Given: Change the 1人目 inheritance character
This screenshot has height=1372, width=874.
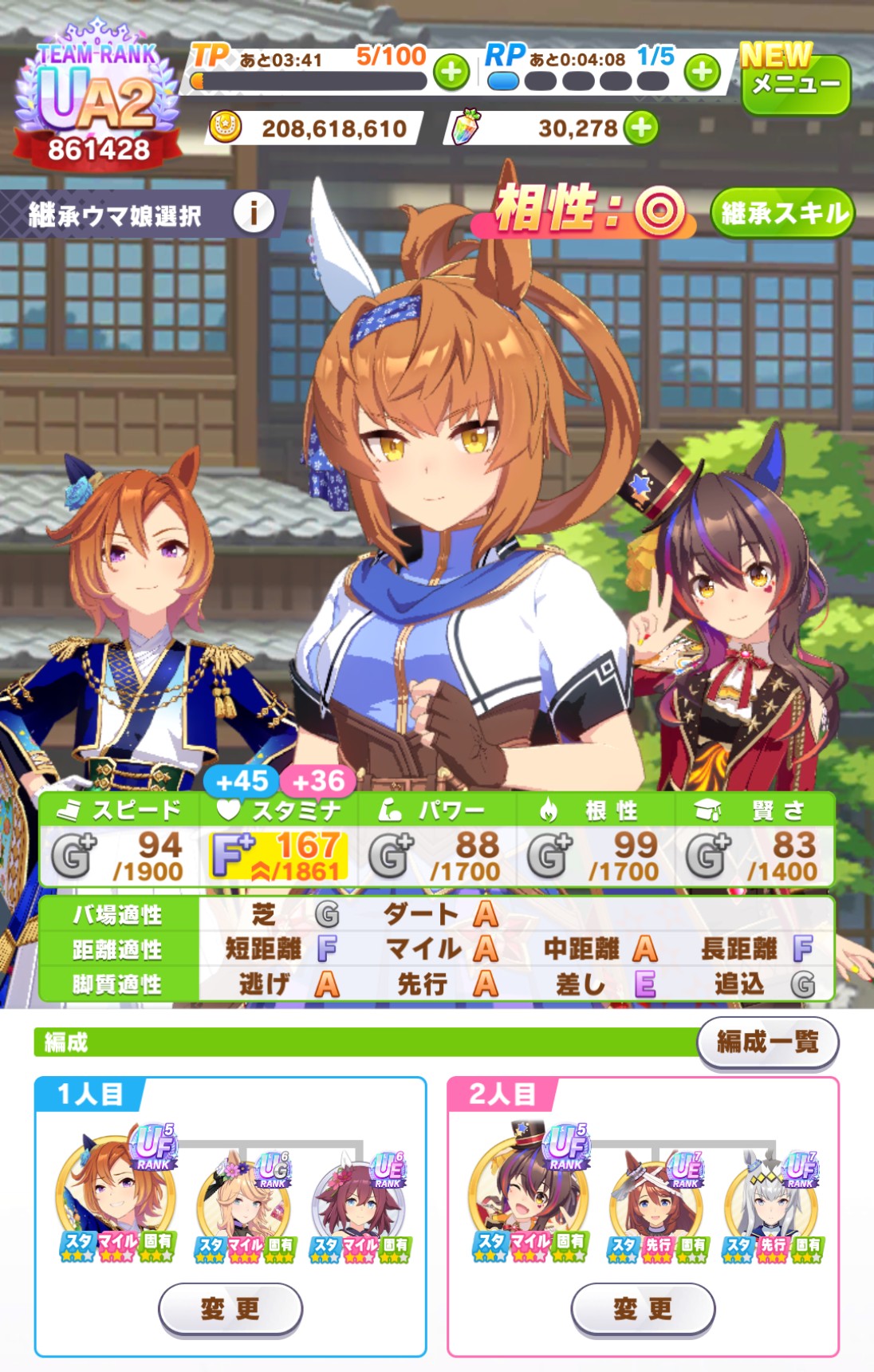Looking at the screenshot, I should 230,1308.
